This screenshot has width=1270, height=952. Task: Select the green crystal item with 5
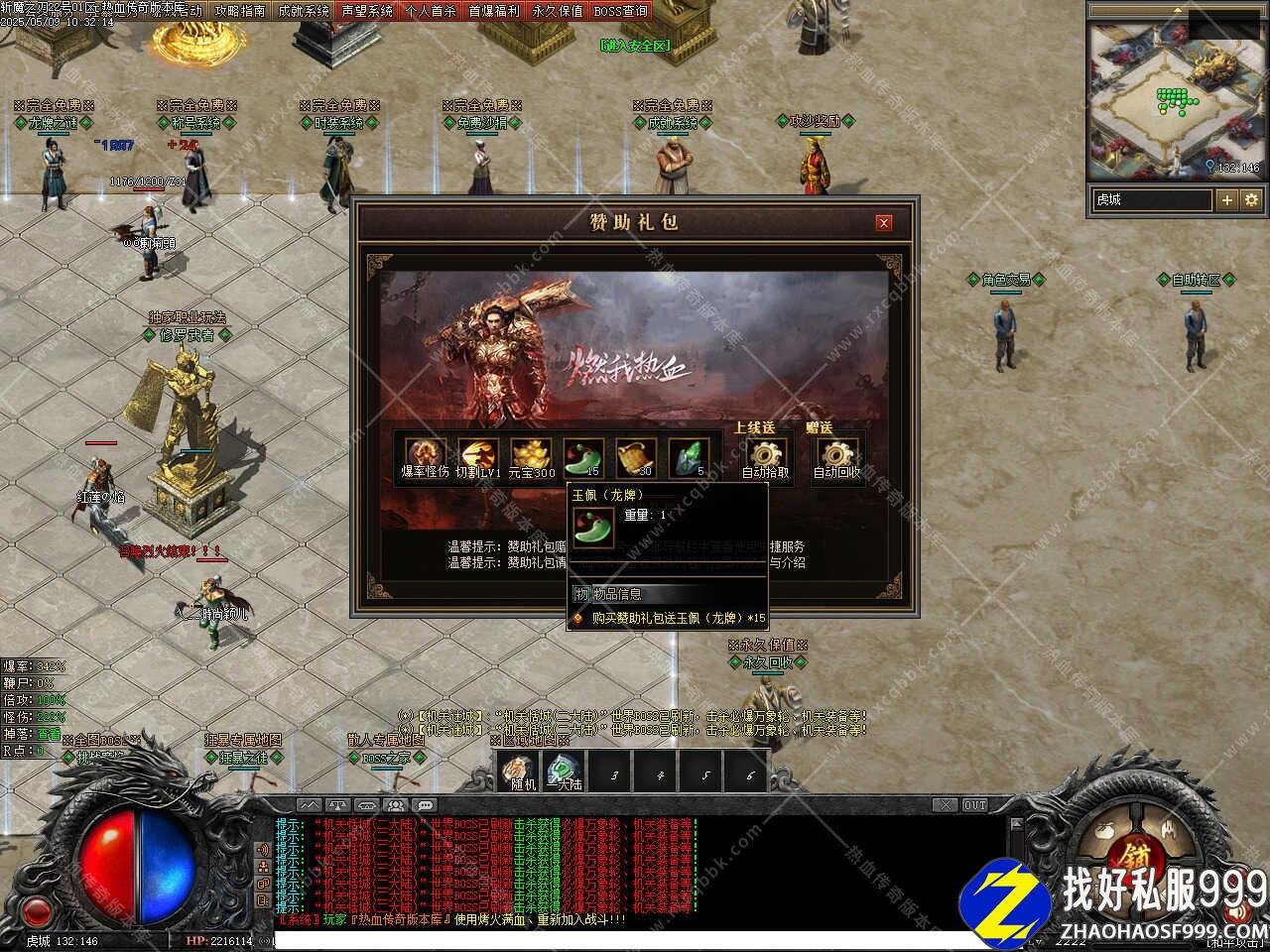[x=689, y=455]
